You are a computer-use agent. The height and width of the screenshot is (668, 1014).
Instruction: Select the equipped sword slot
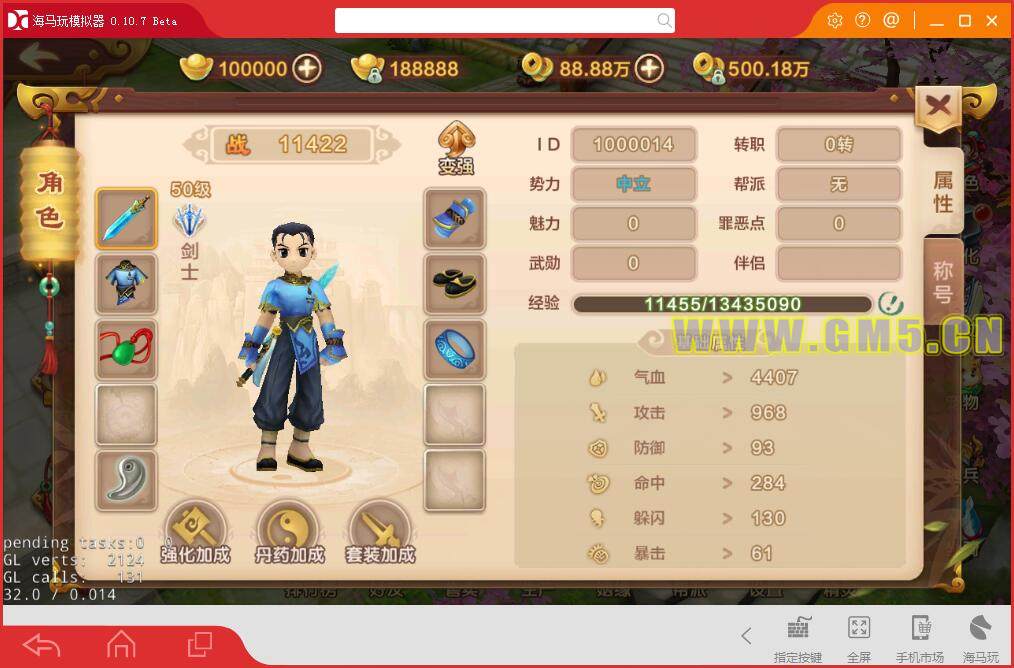126,218
